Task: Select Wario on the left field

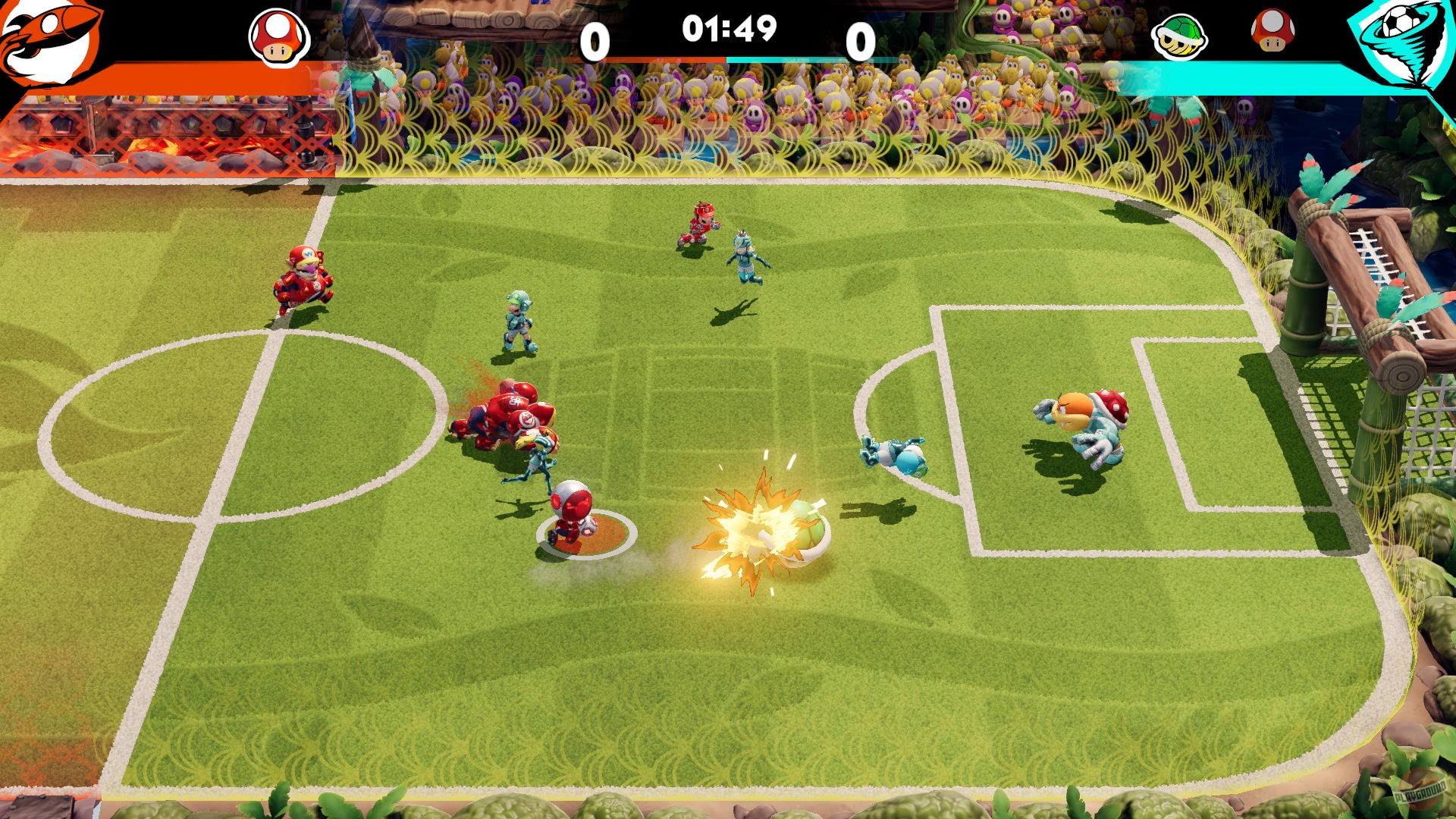Action: [x=301, y=277]
